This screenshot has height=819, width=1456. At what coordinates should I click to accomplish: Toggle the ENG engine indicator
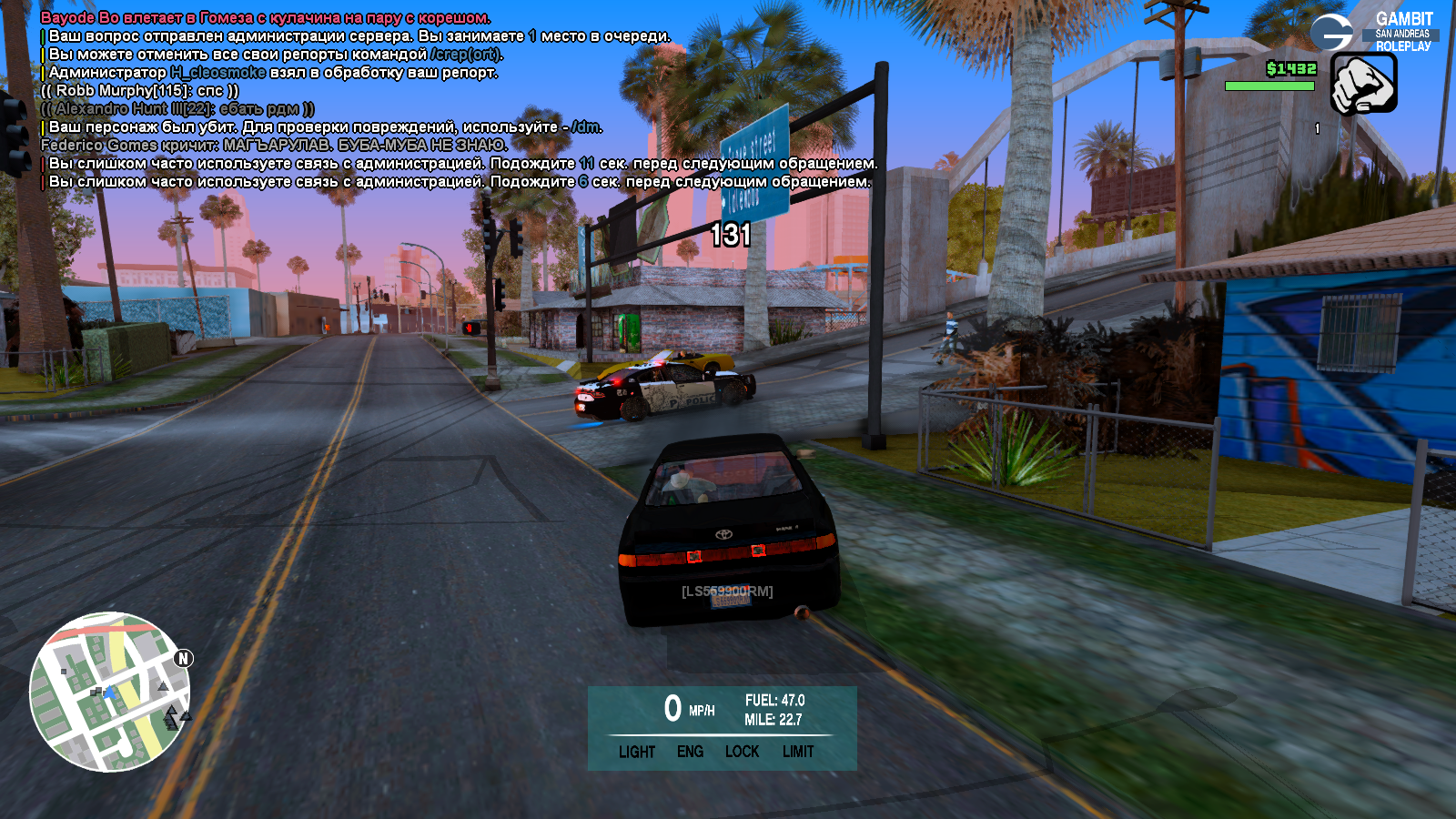pos(690,752)
